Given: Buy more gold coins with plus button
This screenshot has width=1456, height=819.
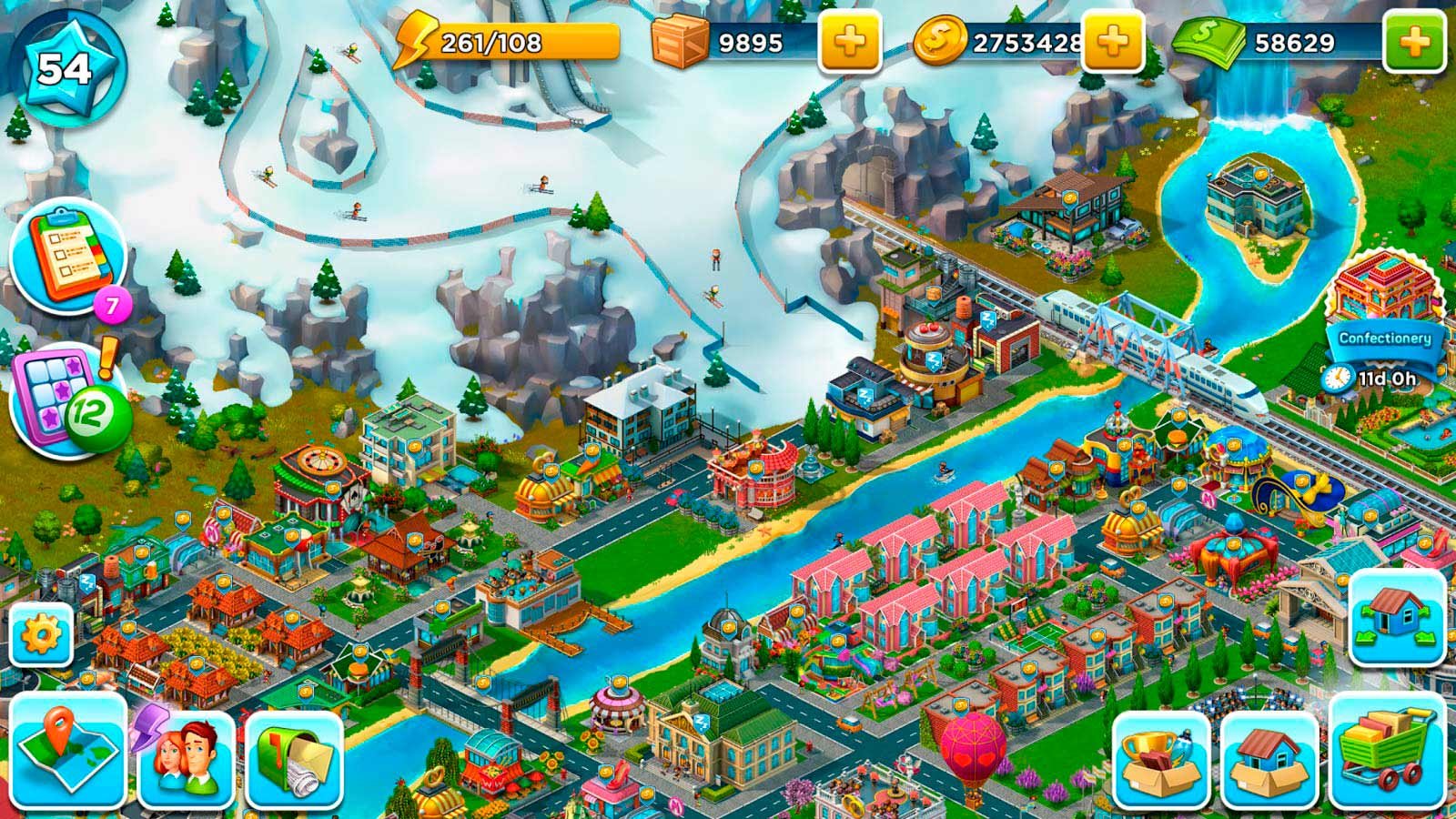Looking at the screenshot, I should point(1112,41).
